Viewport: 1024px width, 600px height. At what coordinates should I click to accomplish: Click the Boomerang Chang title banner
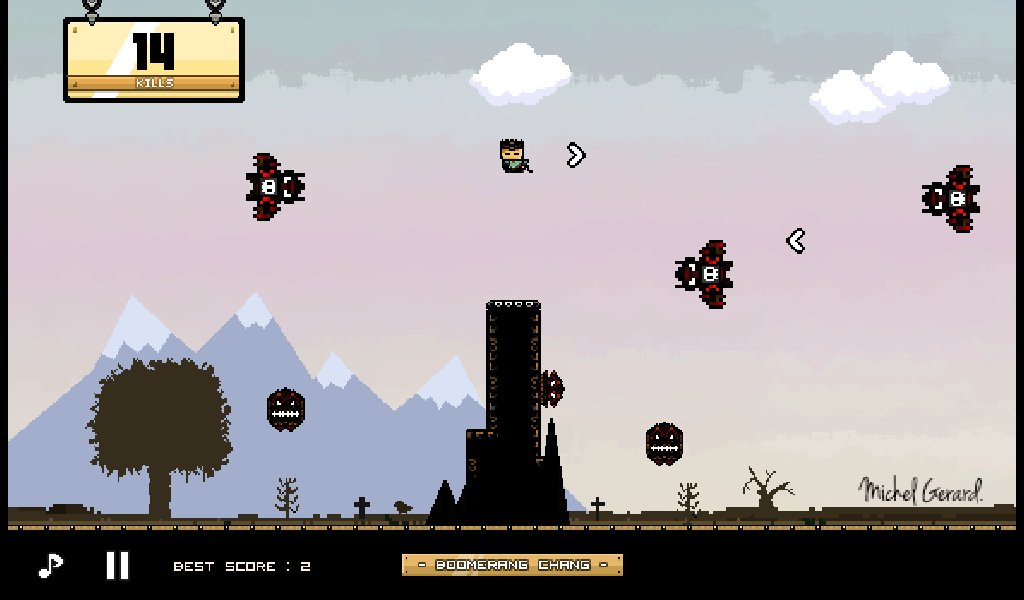pyautogui.click(x=512, y=565)
